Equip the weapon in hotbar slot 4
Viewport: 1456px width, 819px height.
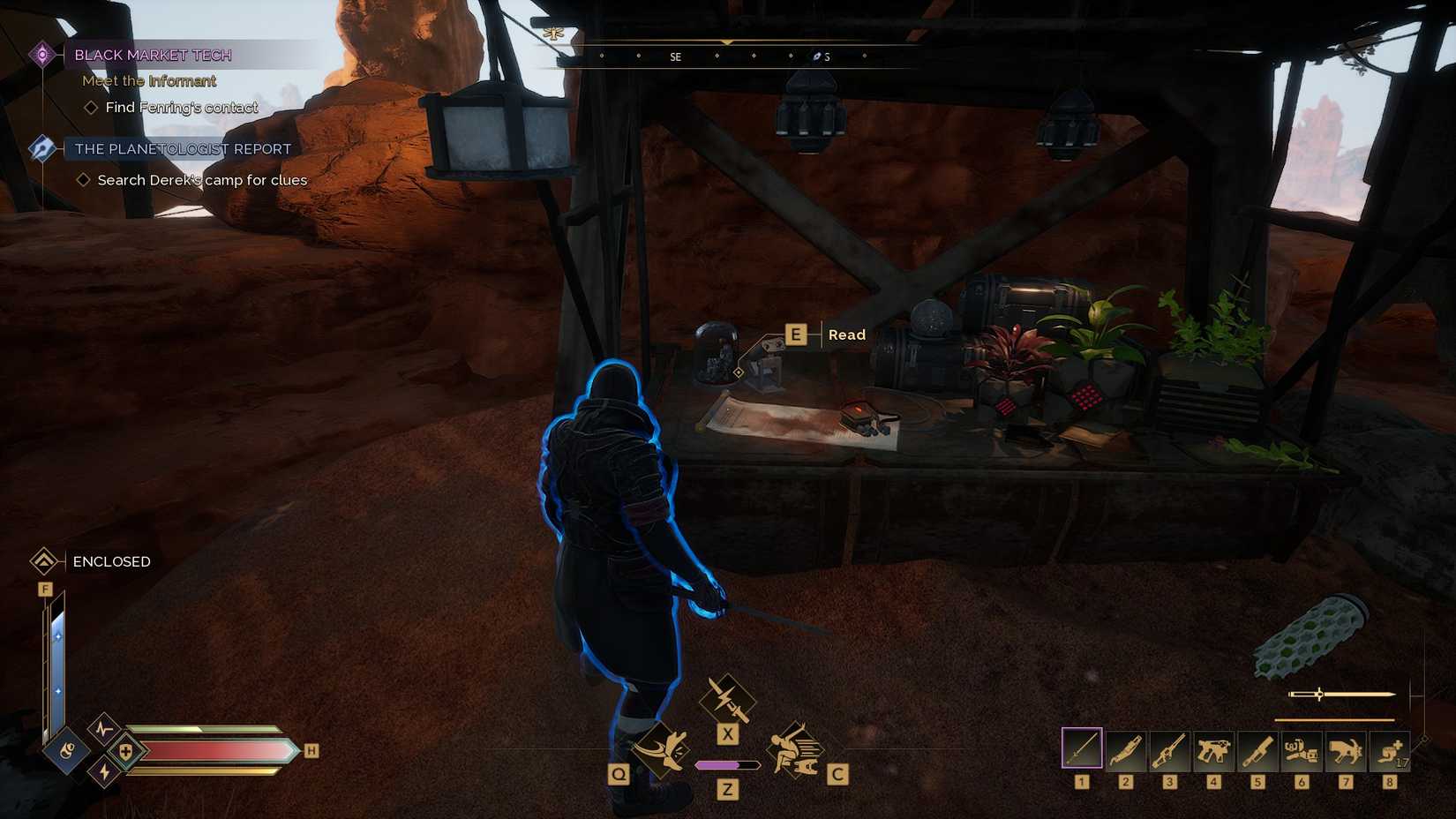1213,751
